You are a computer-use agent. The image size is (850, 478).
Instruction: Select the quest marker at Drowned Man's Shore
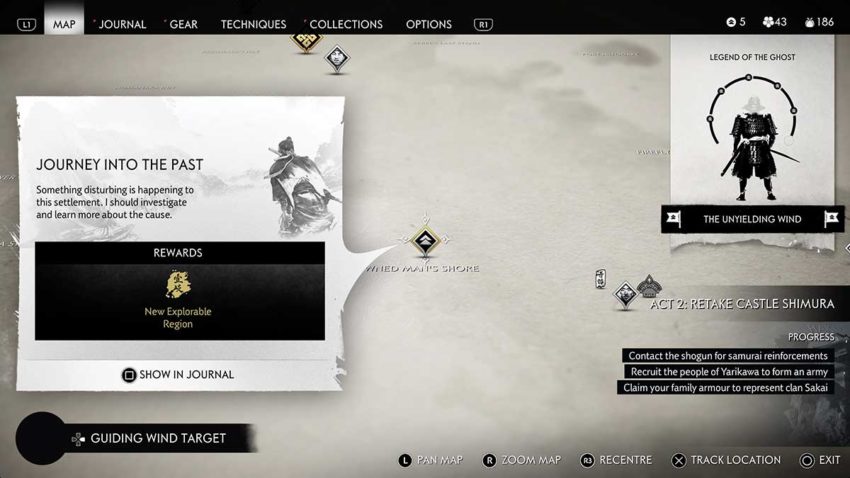point(425,241)
